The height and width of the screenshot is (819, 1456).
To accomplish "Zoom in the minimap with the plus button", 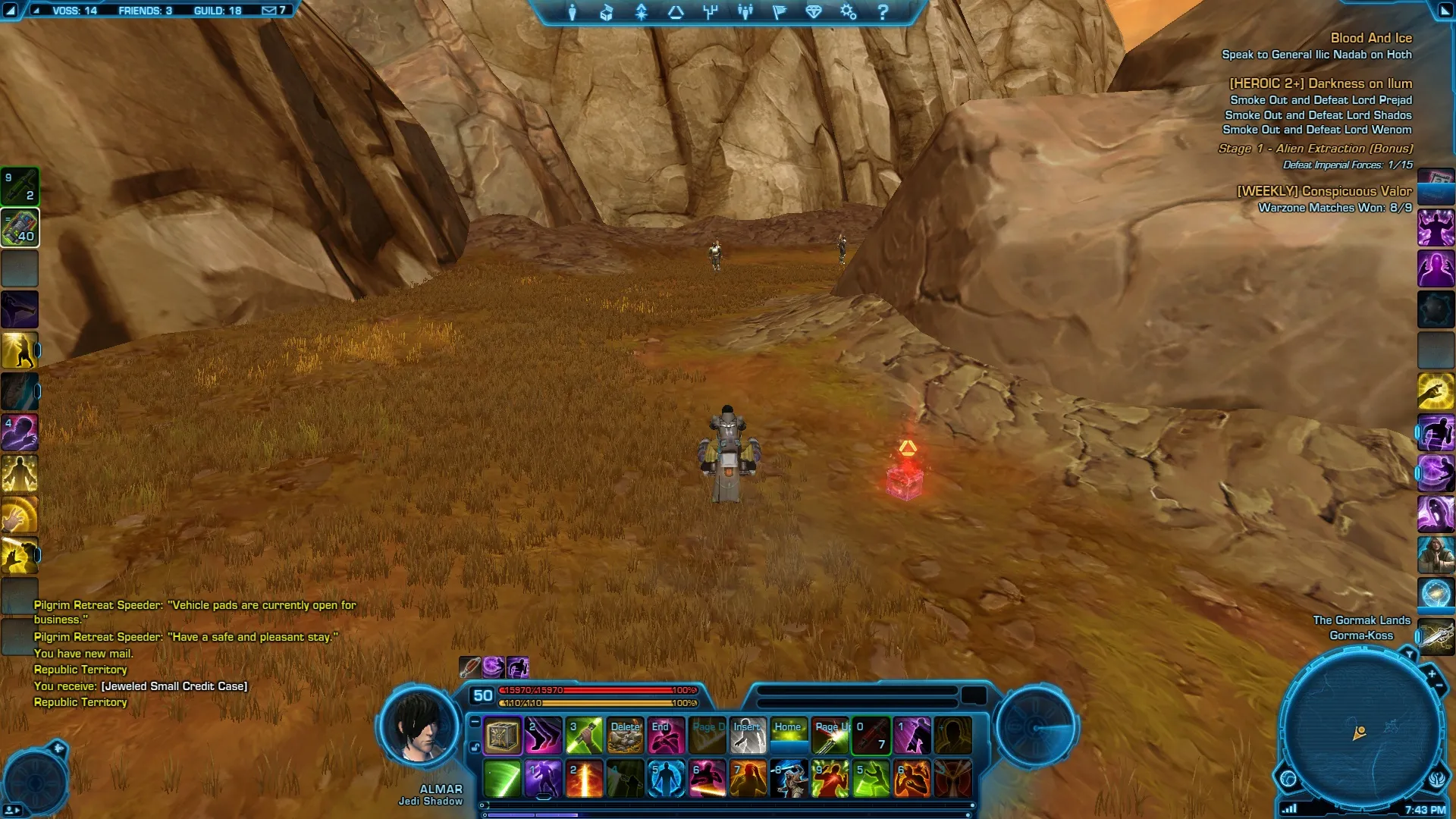I will tap(1432, 673).
